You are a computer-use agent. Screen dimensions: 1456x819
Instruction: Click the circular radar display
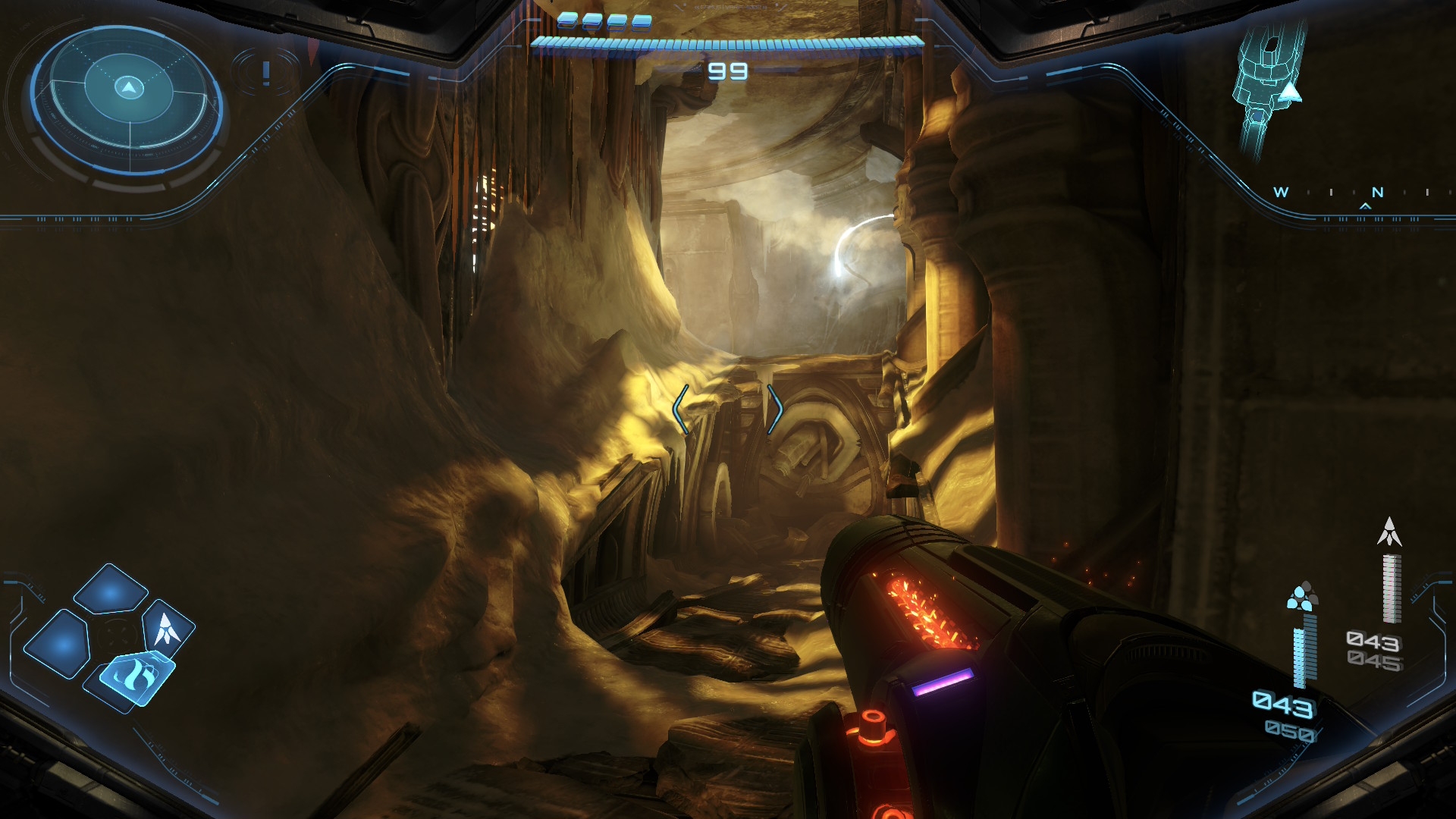click(x=129, y=99)
